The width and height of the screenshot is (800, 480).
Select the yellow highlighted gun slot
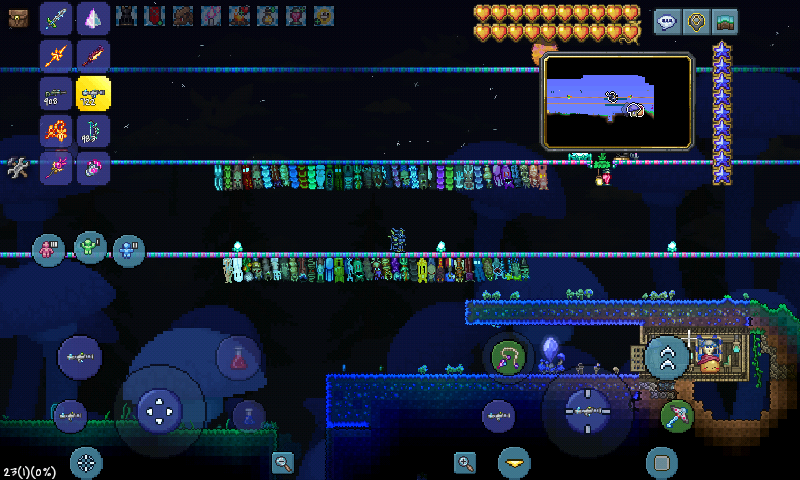[94, 93]
